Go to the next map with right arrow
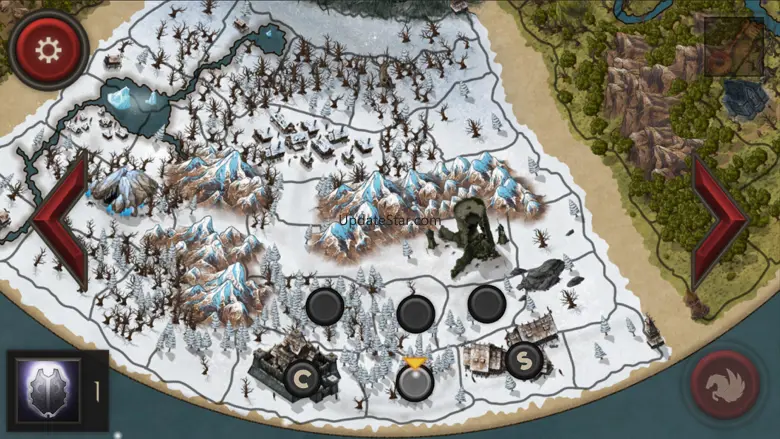The width and height of the screenshot is (780, 439). [x=719, y=219]
